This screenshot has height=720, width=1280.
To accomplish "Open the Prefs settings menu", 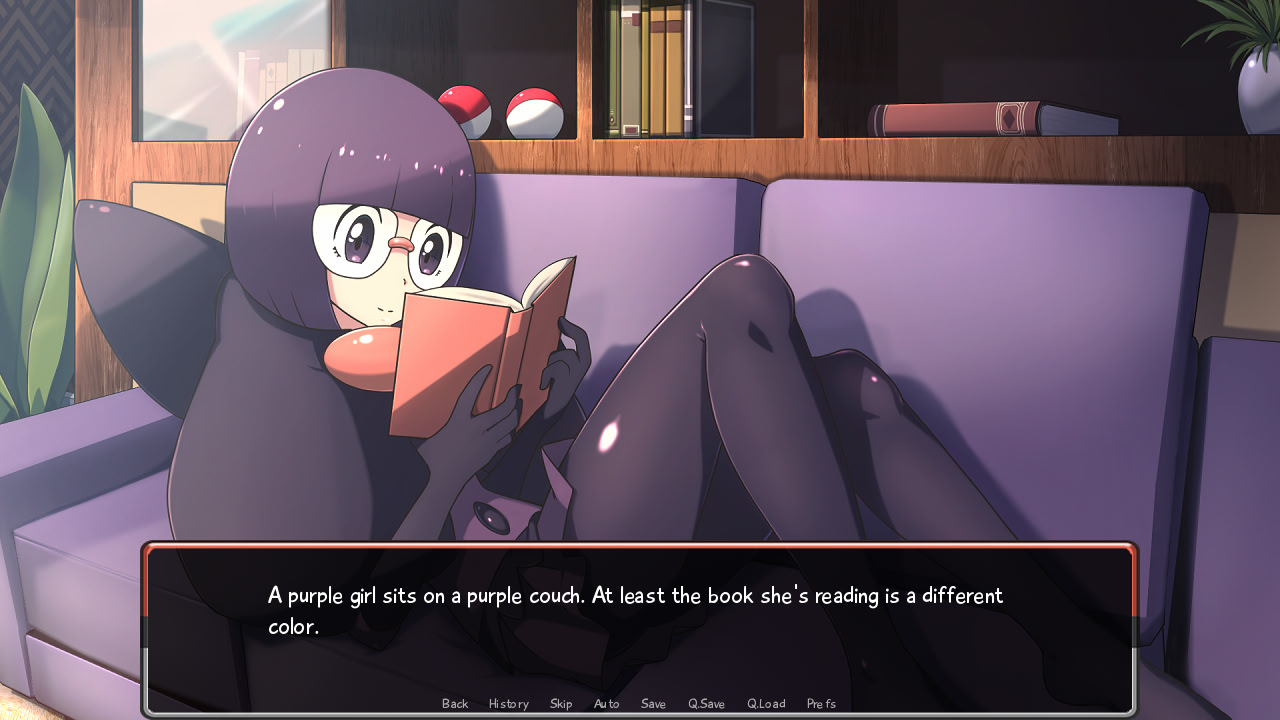I will pos(820,703).
